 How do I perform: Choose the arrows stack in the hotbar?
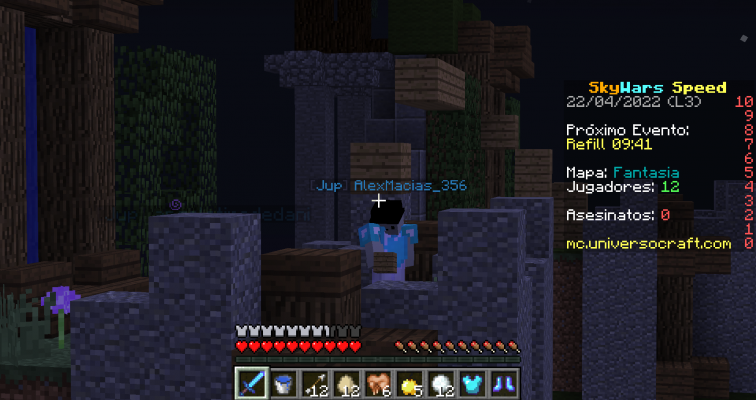pyautogui.click(x=315, y=383)
